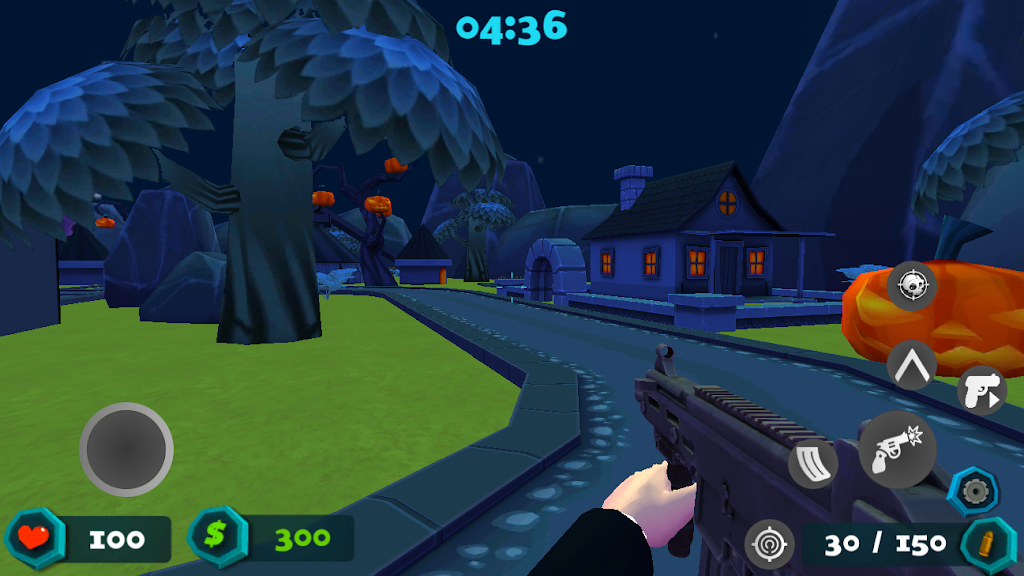
Task: Toggle aim with the target icon
Action: click(769, 545)
